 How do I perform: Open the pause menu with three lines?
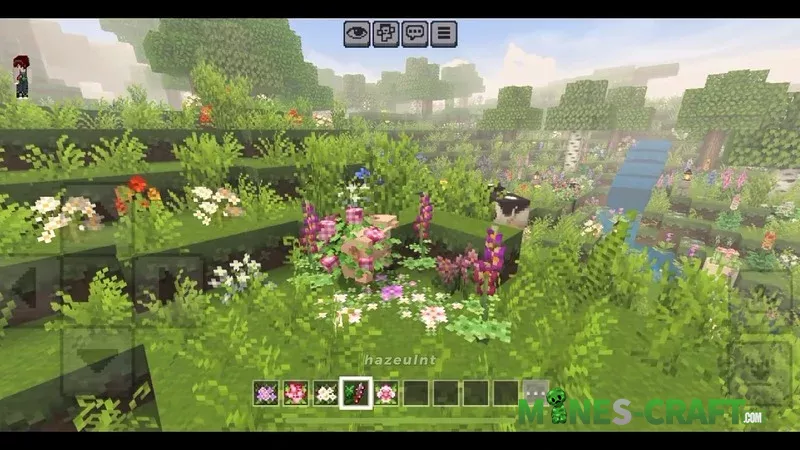point(444,34)
